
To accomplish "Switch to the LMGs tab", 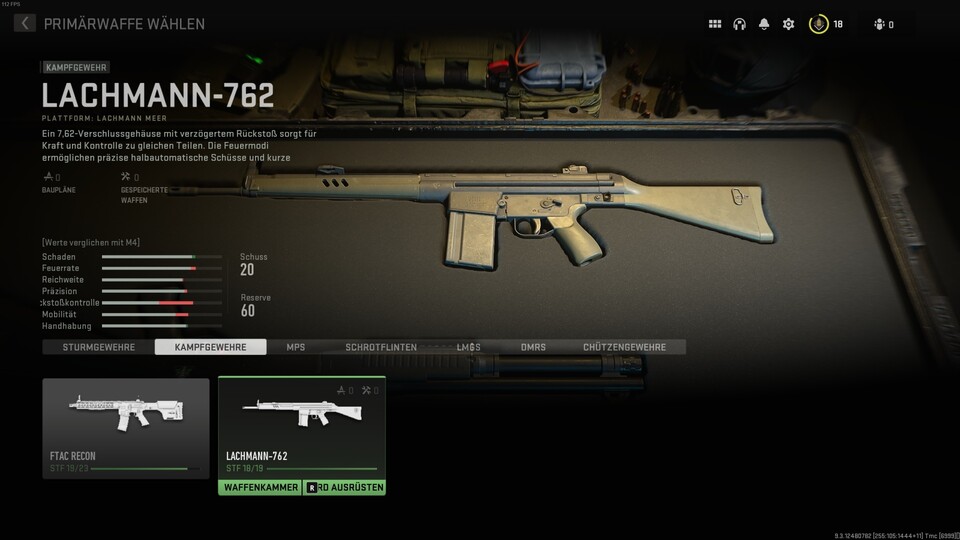I will [x=468, y=347].
